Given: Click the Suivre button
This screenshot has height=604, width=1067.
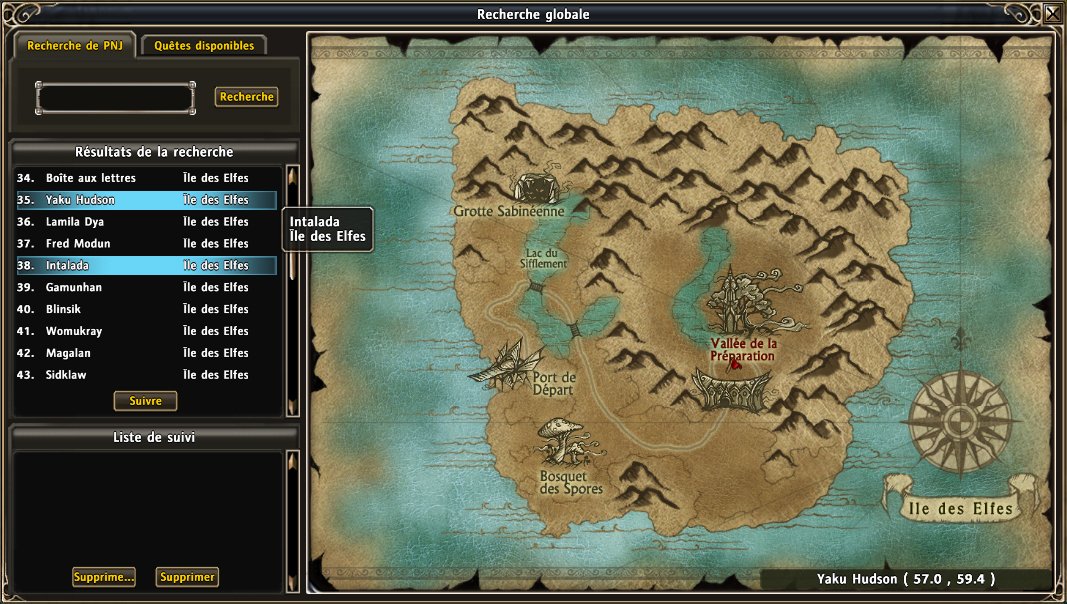Looking at the screenshot, I should pyautogui.click(x=145, y=401).
